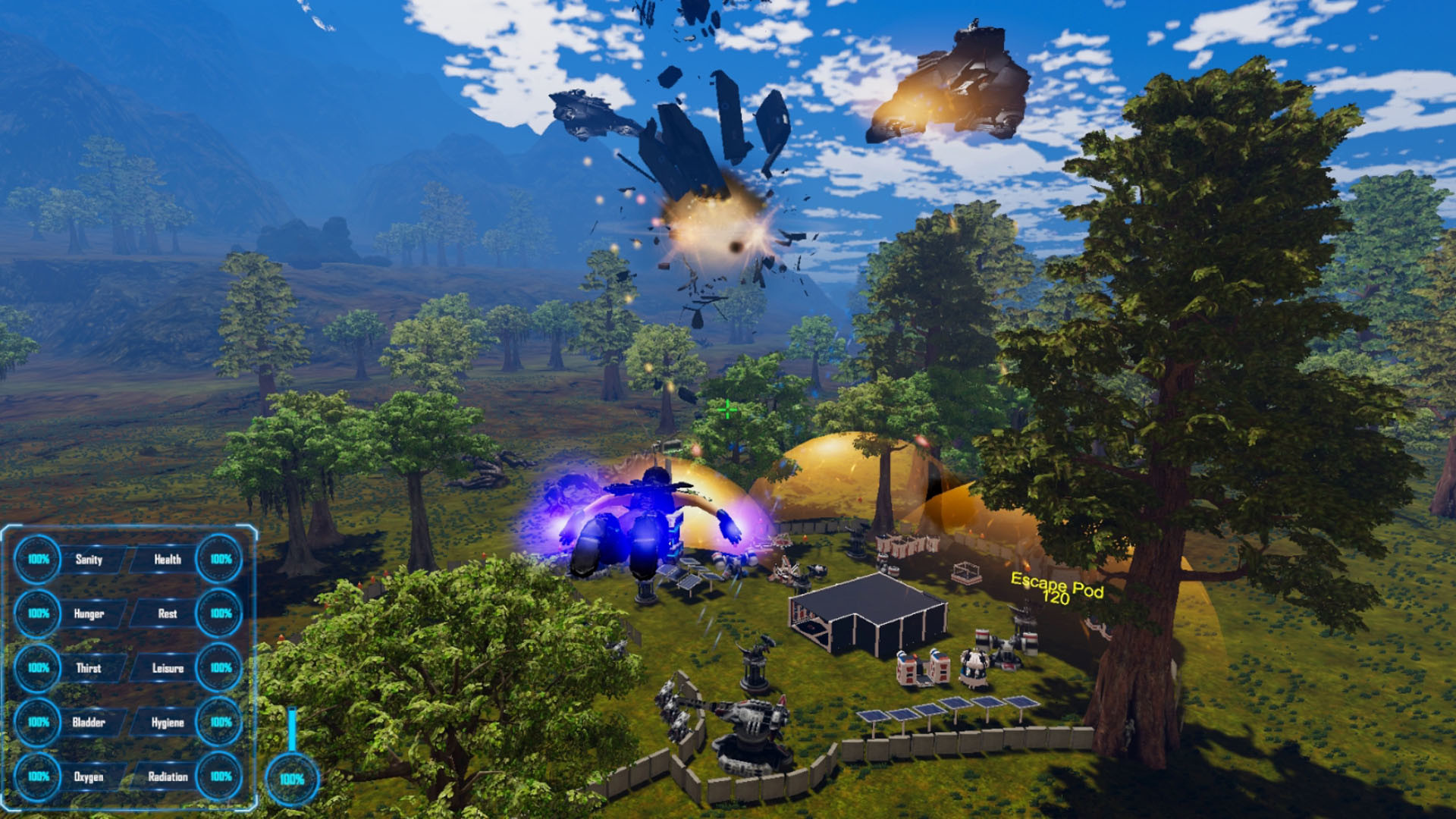Image resolution: width=1456 pixels, height=819 pixels.
Task: Click the Thirst text label
Action: click(x=89, y=669)
